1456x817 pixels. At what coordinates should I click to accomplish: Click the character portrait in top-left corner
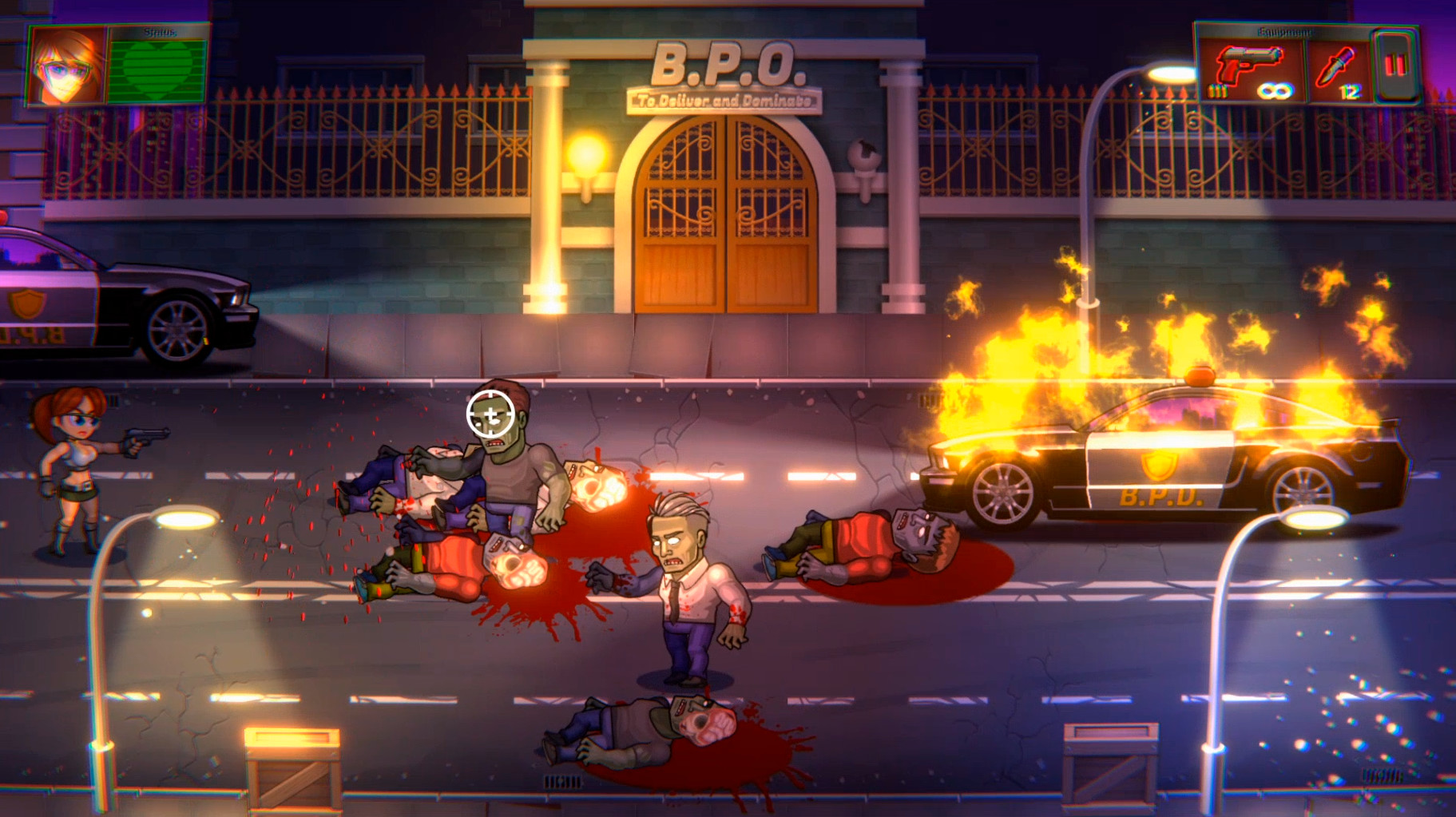[x=64, y=66]
